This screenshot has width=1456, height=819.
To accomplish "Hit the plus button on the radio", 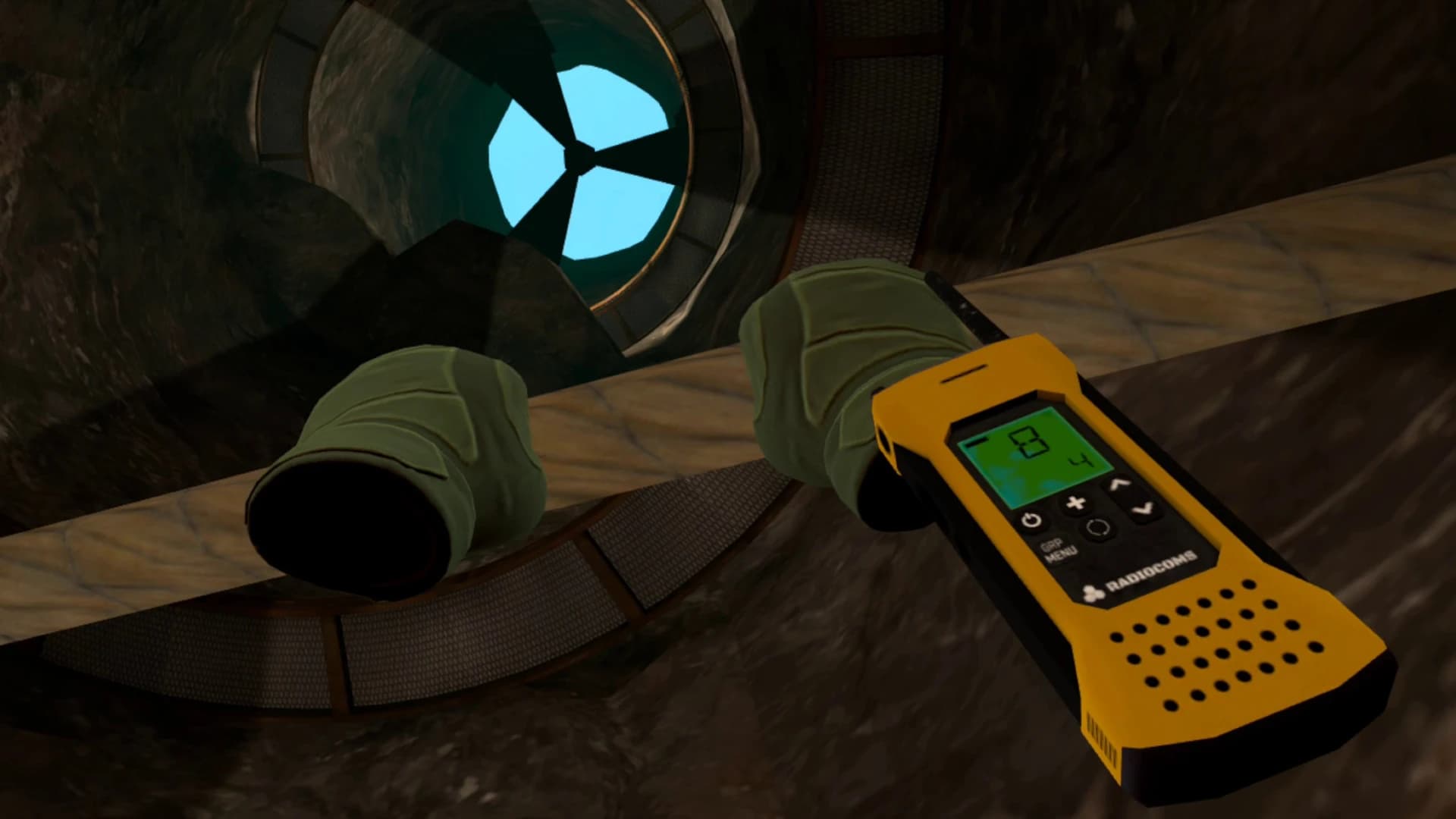I will (1077, 503).
